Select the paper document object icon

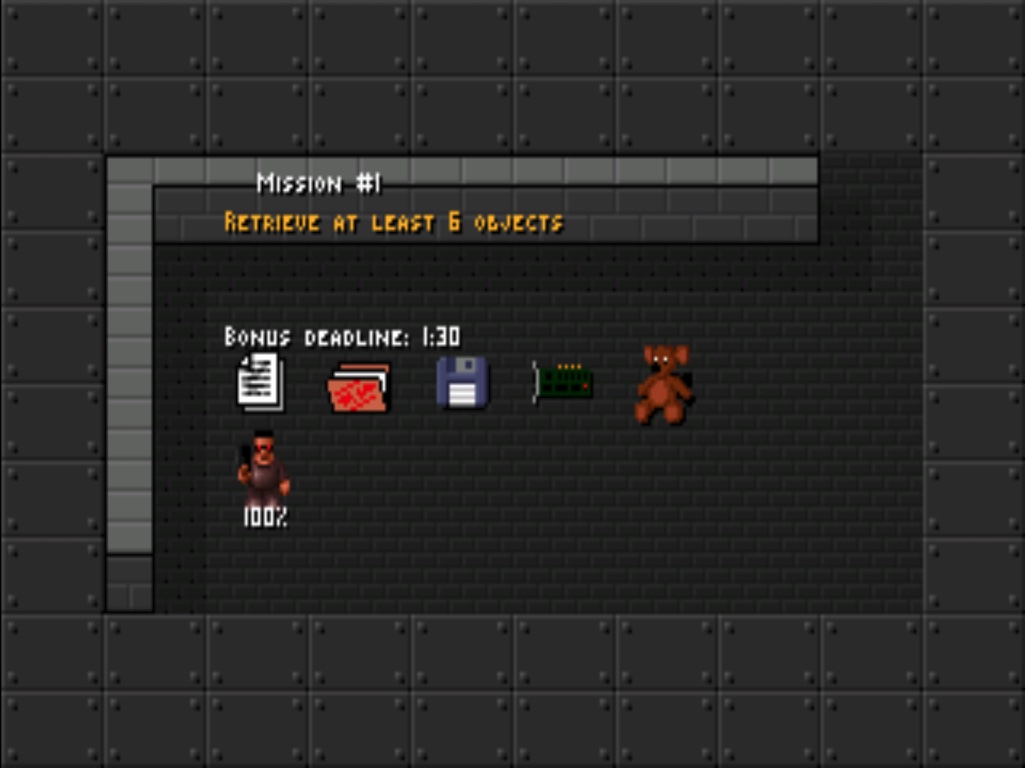(x=260, y=382)
